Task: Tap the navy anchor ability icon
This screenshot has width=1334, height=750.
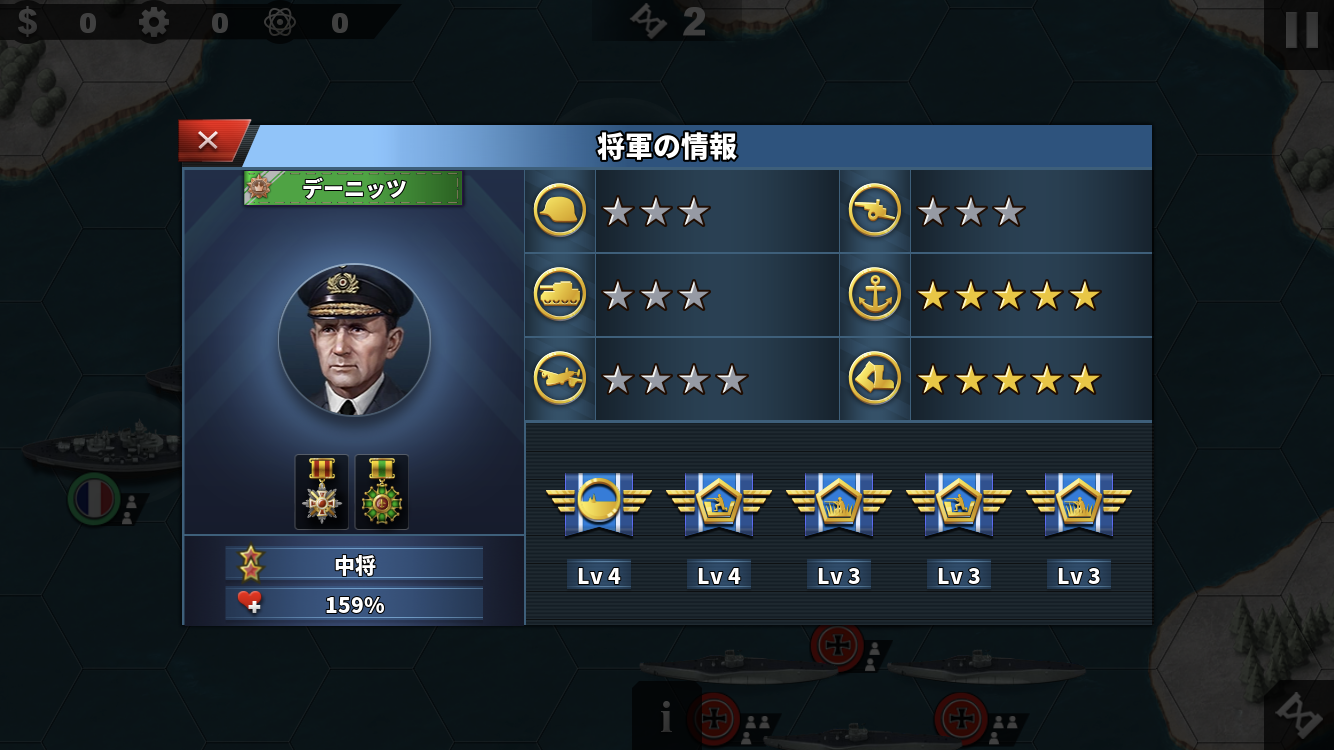Action: (875, 295)
